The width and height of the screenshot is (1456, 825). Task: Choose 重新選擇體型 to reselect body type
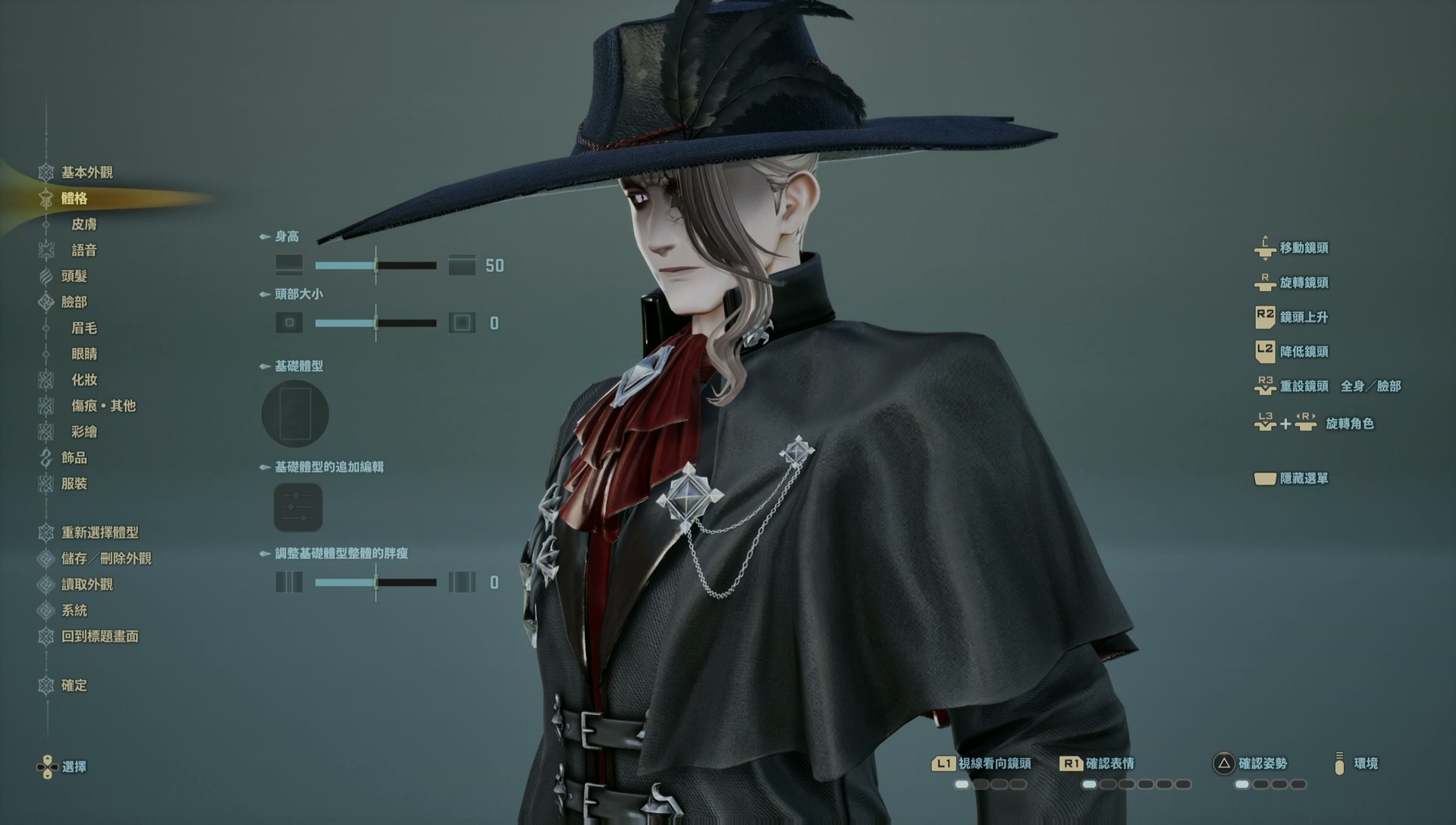coord(99,532)
